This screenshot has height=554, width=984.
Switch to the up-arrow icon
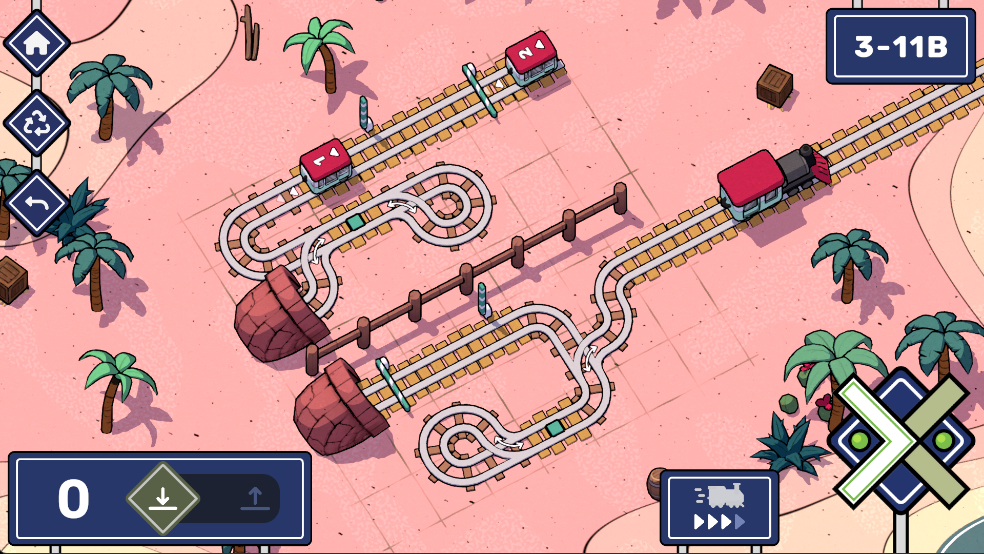pyautogui.click(x=254, y=498)
